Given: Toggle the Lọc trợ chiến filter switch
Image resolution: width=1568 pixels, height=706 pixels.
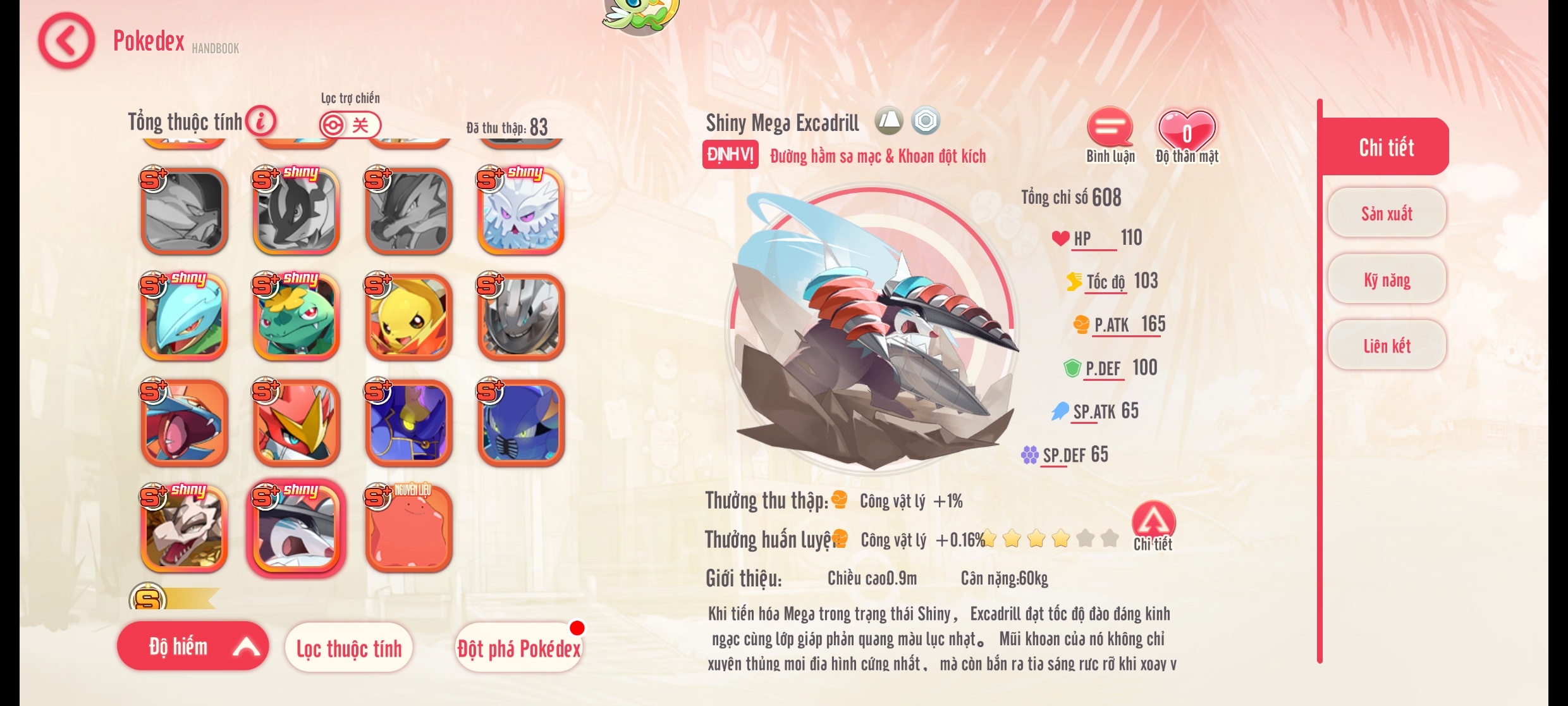Looking at the screenshot, I should [x=350, y=125].
